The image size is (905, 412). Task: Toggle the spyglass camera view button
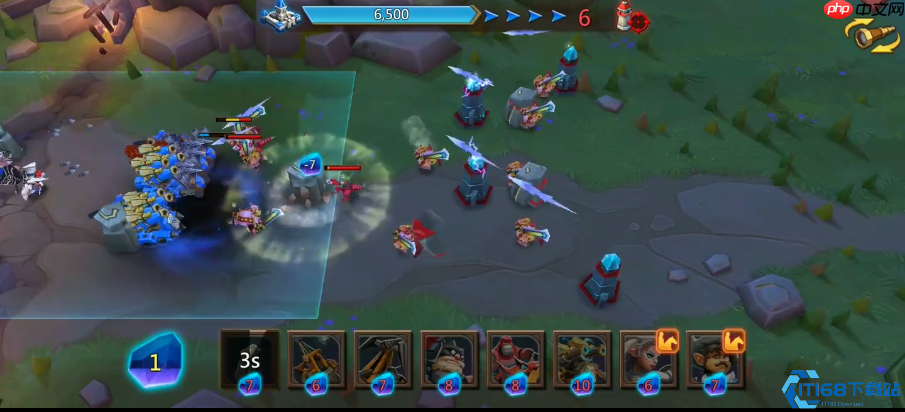873,38
